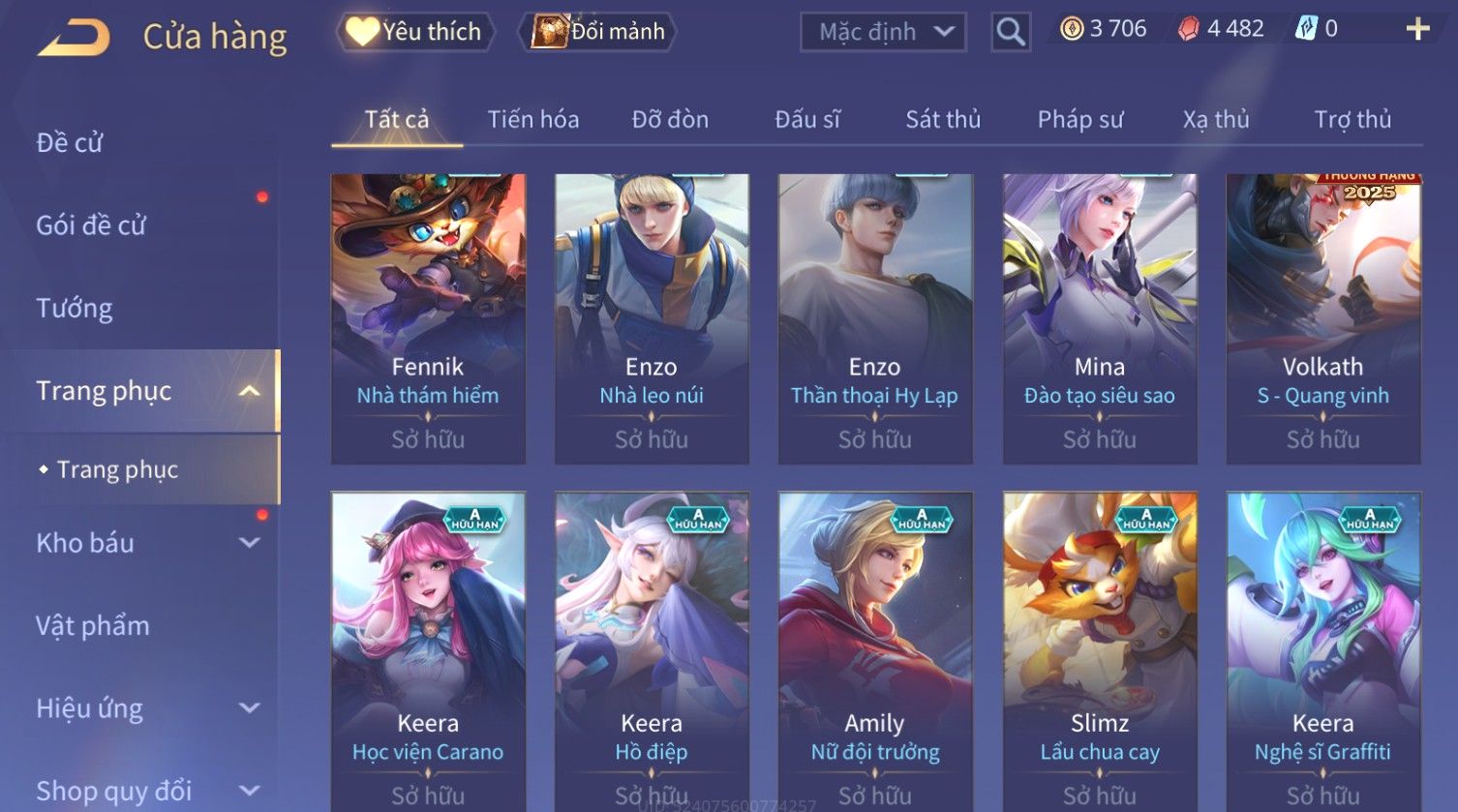Go back with the arrow button

click(x=74, y=38)
